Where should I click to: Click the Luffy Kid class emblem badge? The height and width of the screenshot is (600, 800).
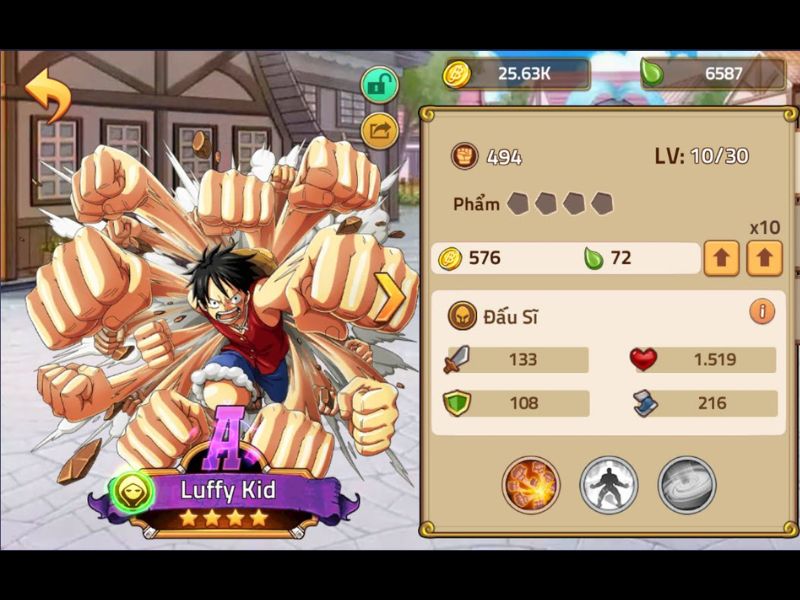133,491
